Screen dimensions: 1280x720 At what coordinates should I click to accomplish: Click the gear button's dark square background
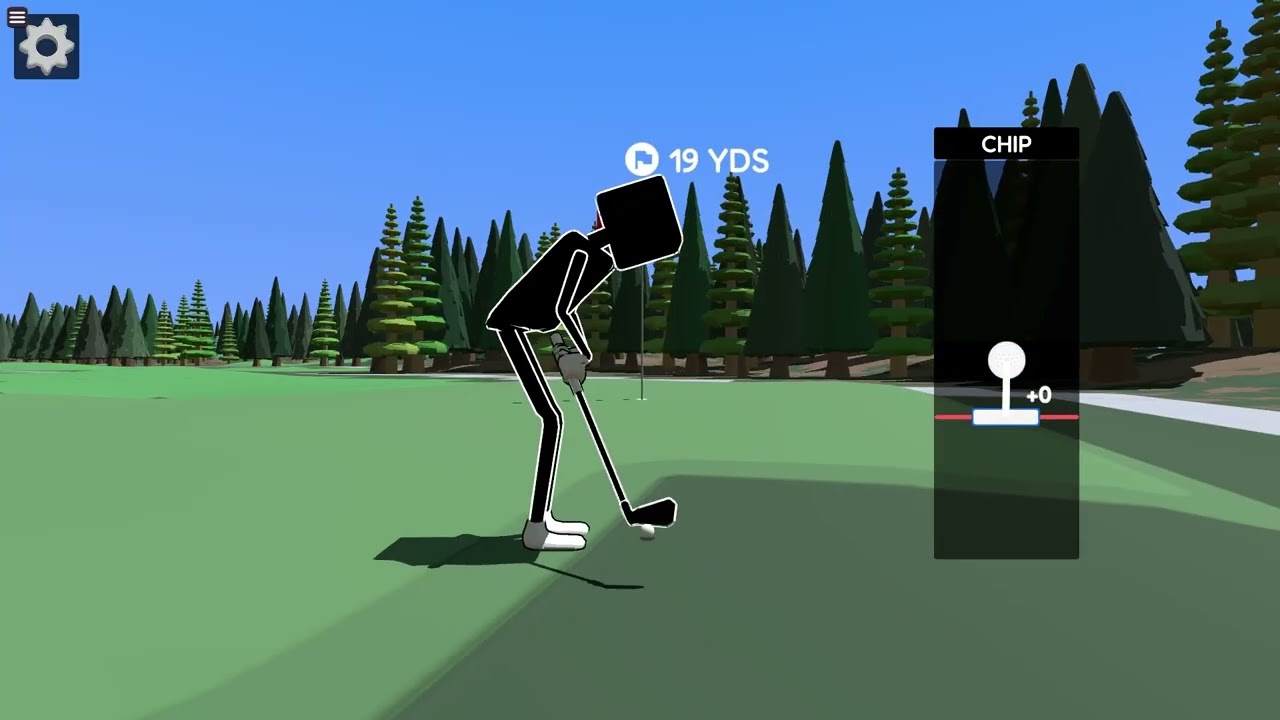tap(45, 46)
